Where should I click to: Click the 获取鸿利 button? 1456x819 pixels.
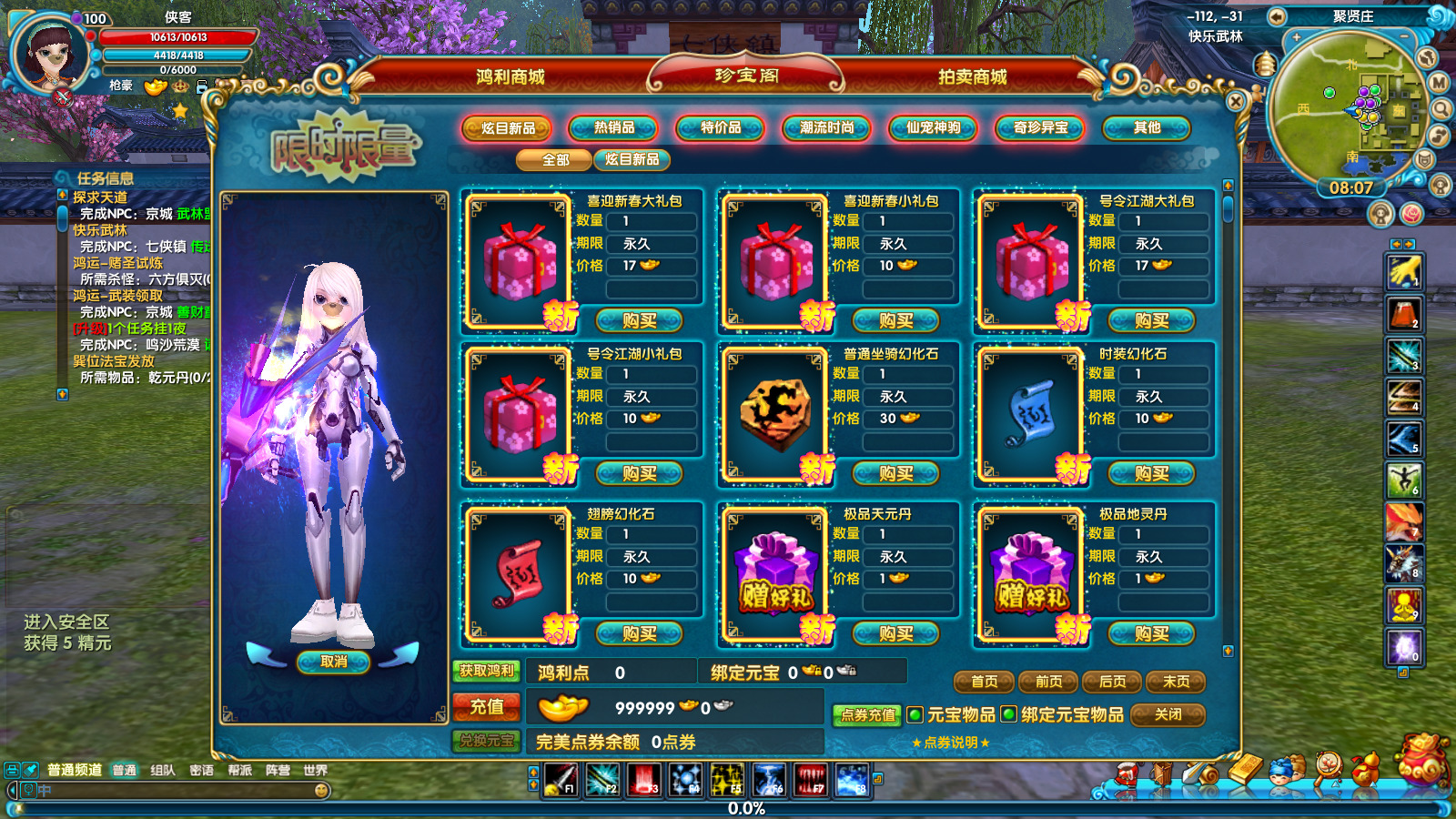[487, 672]
